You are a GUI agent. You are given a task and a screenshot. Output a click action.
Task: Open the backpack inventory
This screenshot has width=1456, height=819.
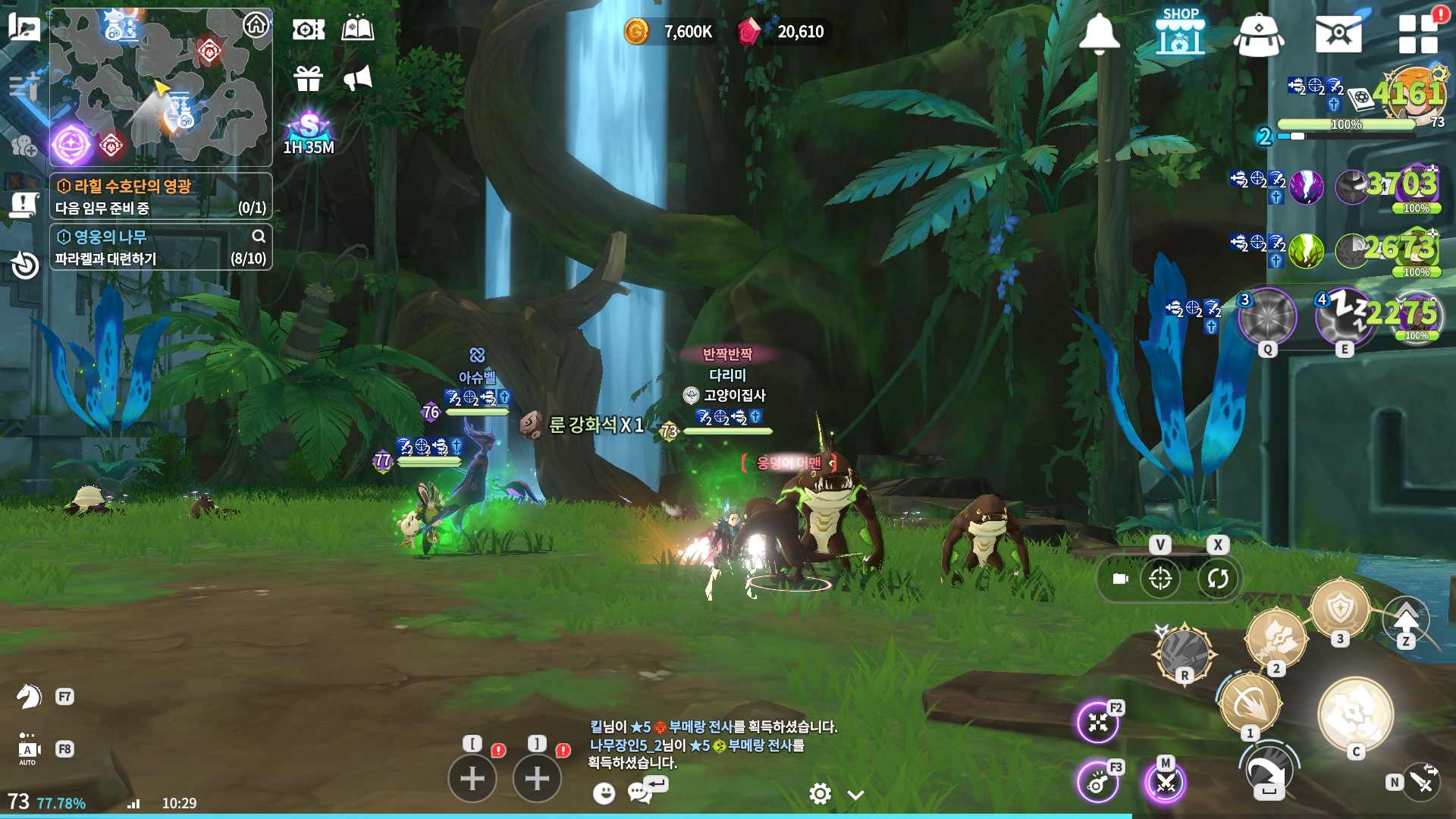click(x=1259, y=34)
